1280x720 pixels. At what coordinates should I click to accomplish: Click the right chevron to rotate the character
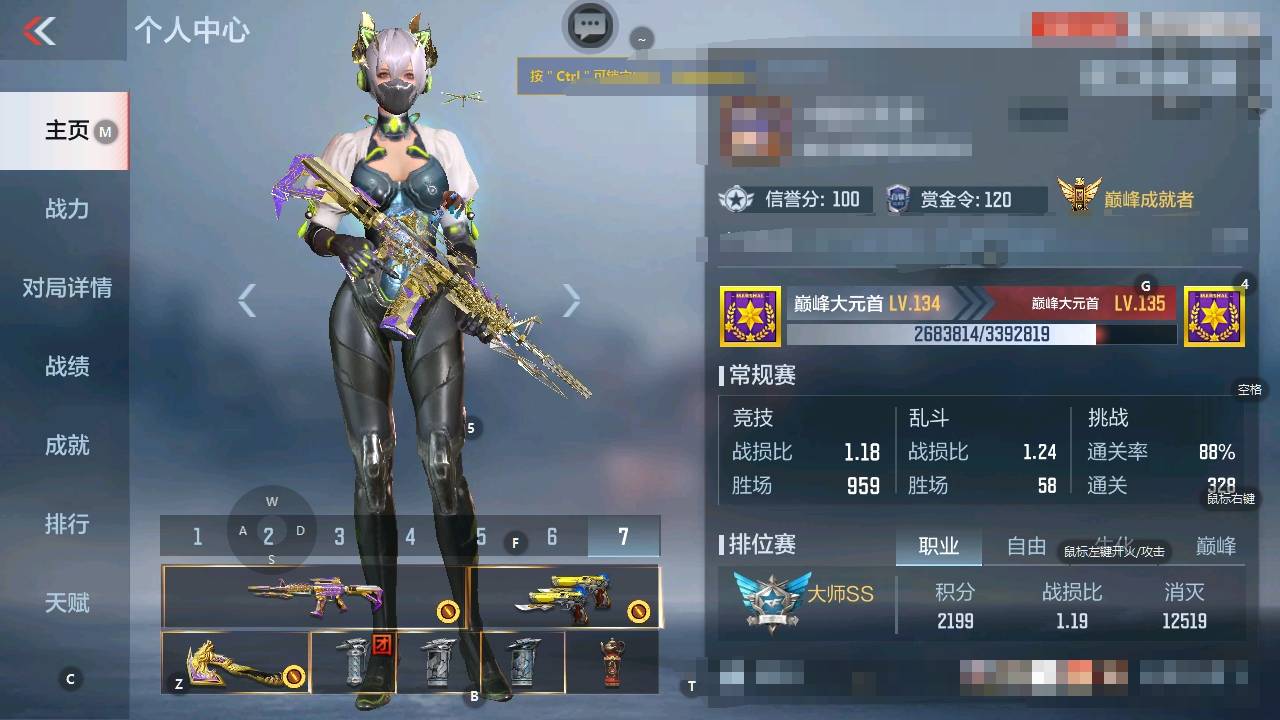(x=570, y=300)
